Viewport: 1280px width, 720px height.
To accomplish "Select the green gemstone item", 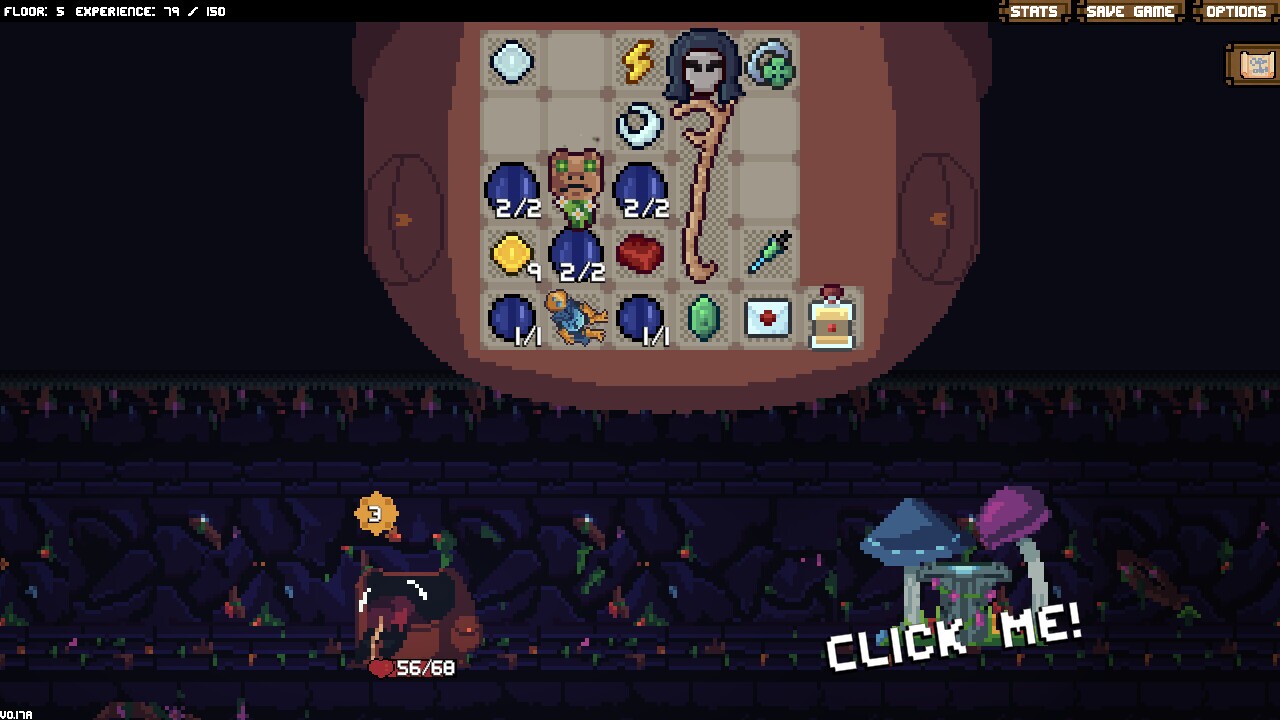I will (x=705, y=318).
